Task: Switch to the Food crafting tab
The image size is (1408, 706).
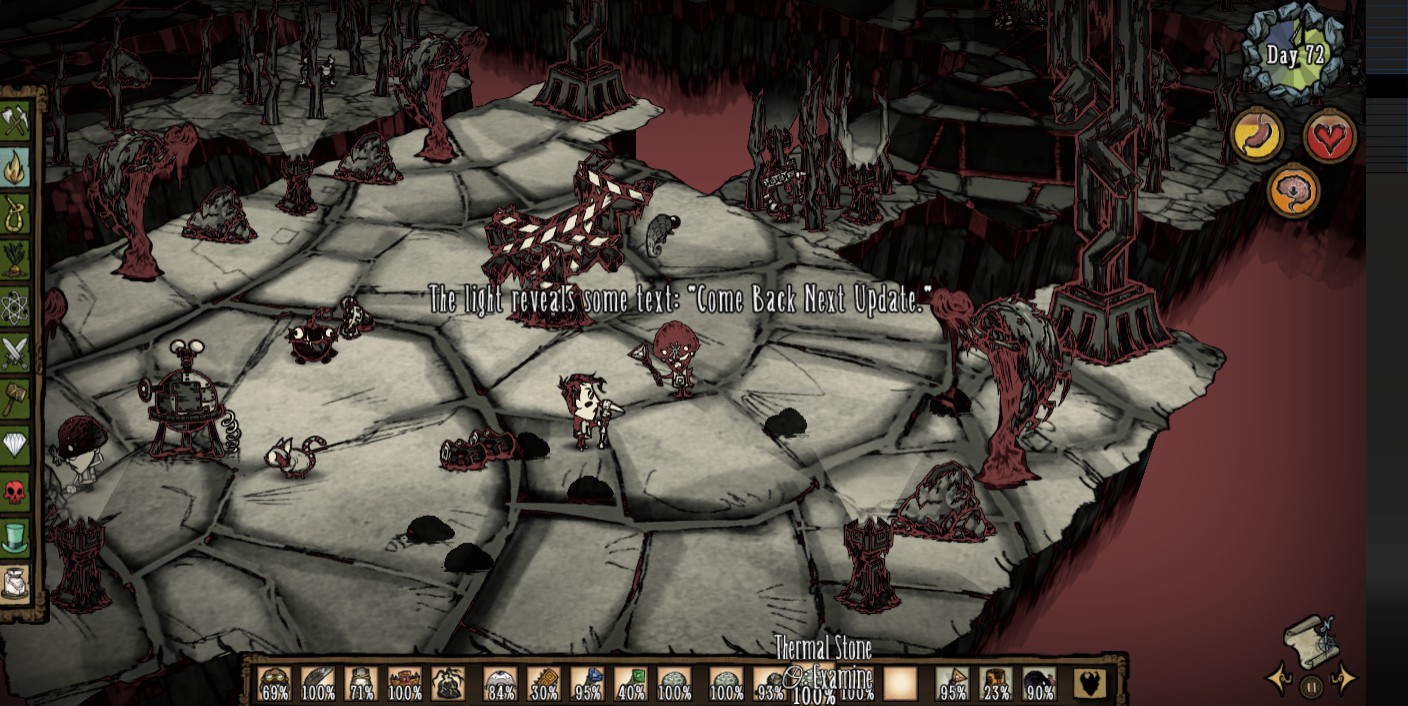Action: pos(16,260)
